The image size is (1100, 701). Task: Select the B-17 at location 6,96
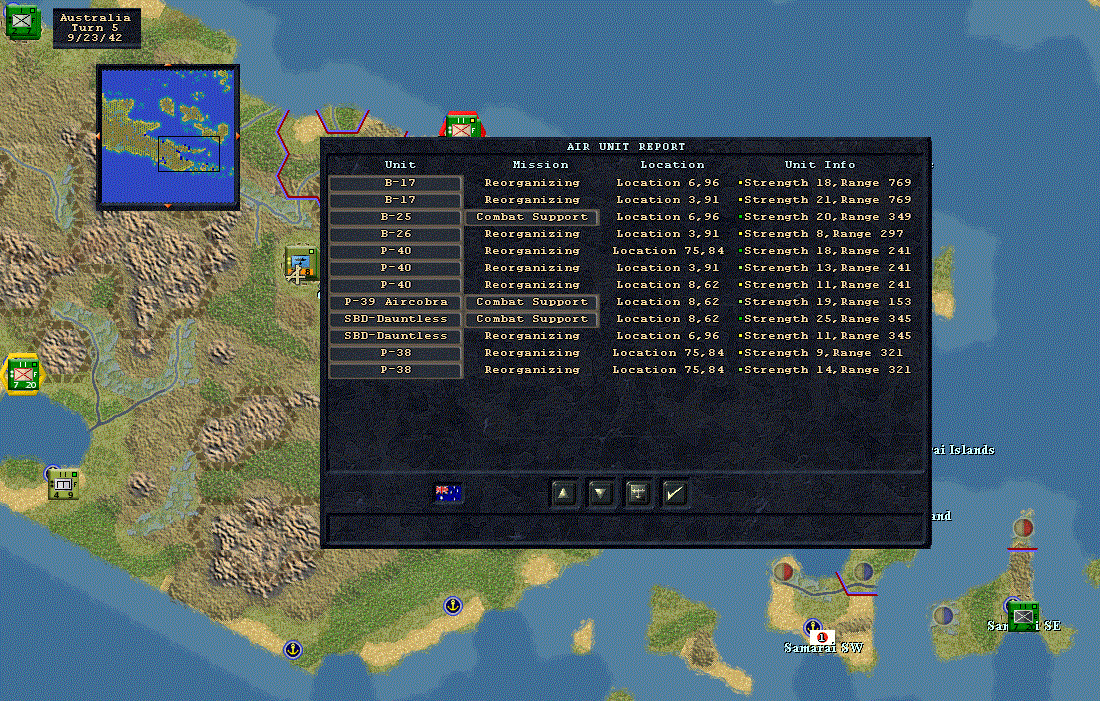pos(396,183)
